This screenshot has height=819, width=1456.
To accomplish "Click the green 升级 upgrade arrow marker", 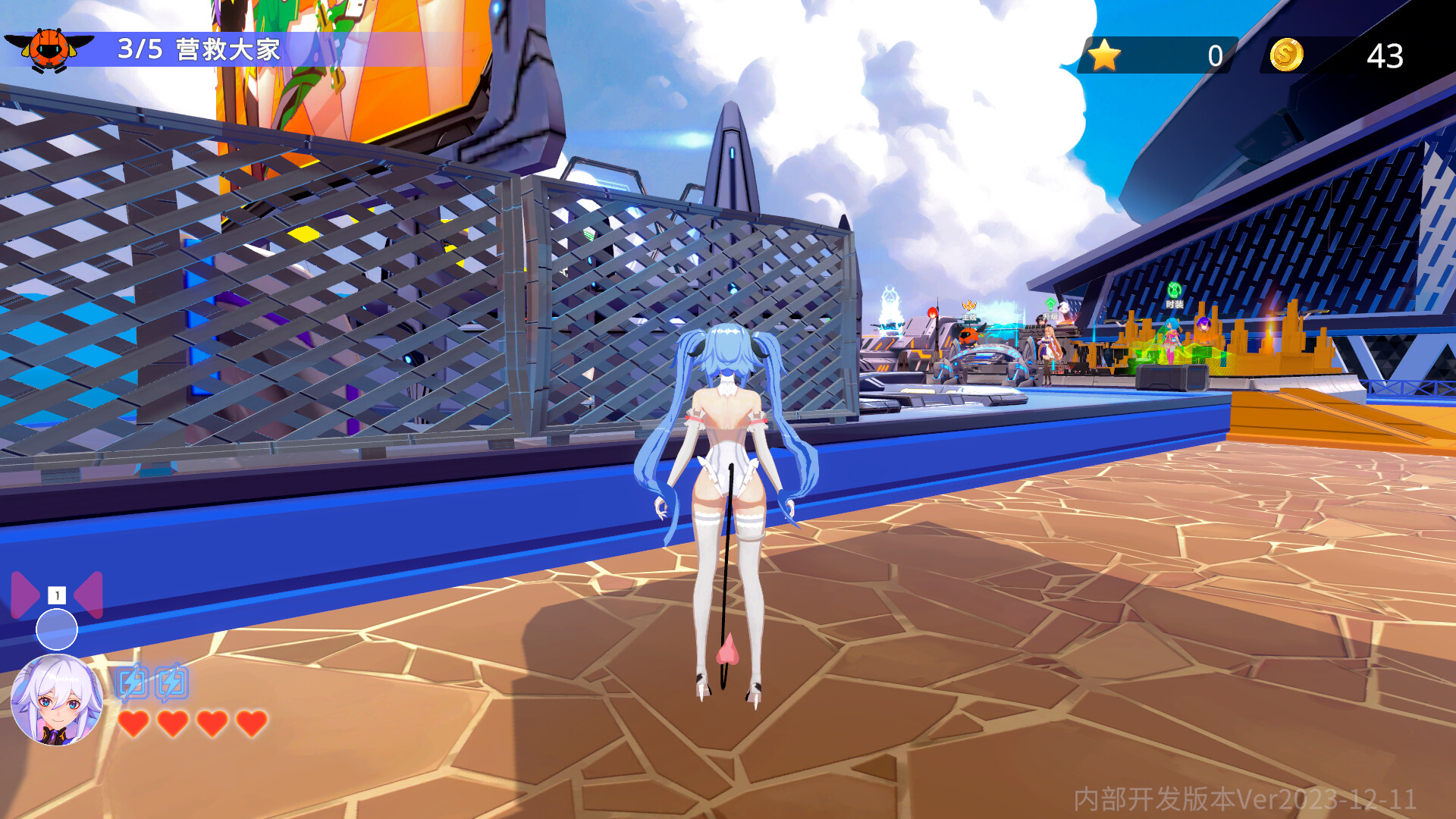I will tap(1050, 303).
